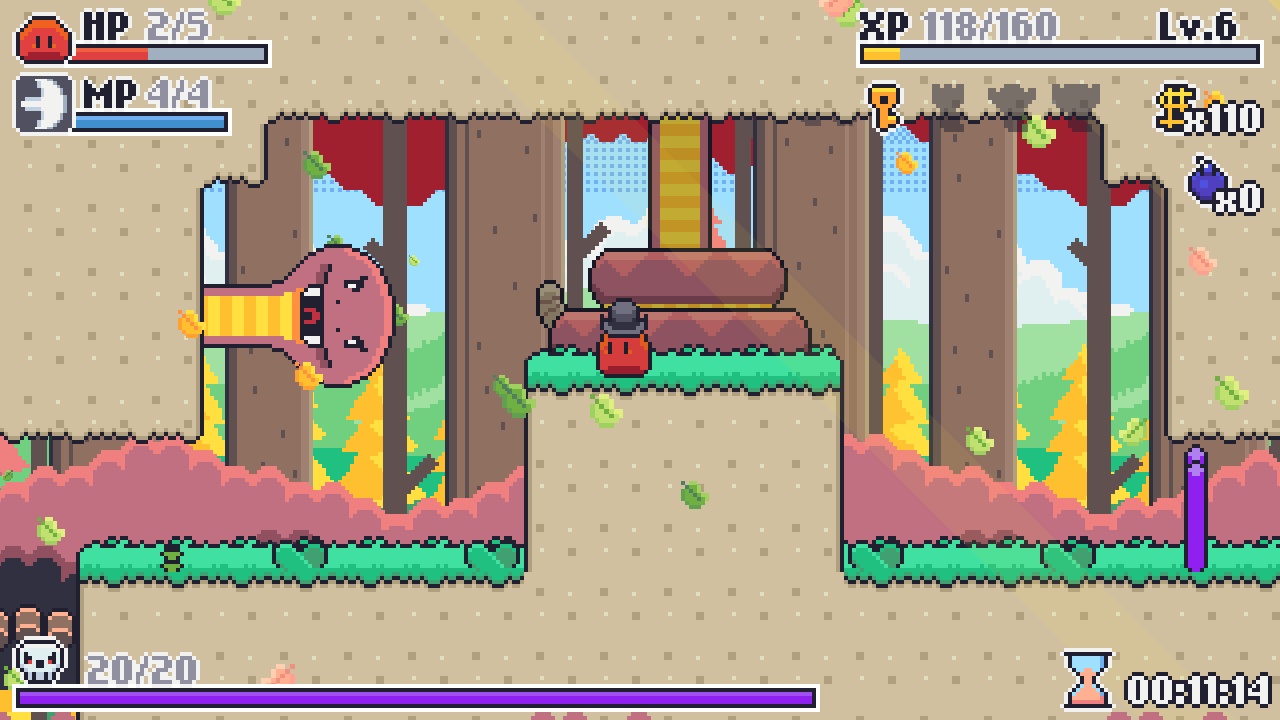
Task: Click the red slime hero wearing a hat
Action: pos(622,344)
